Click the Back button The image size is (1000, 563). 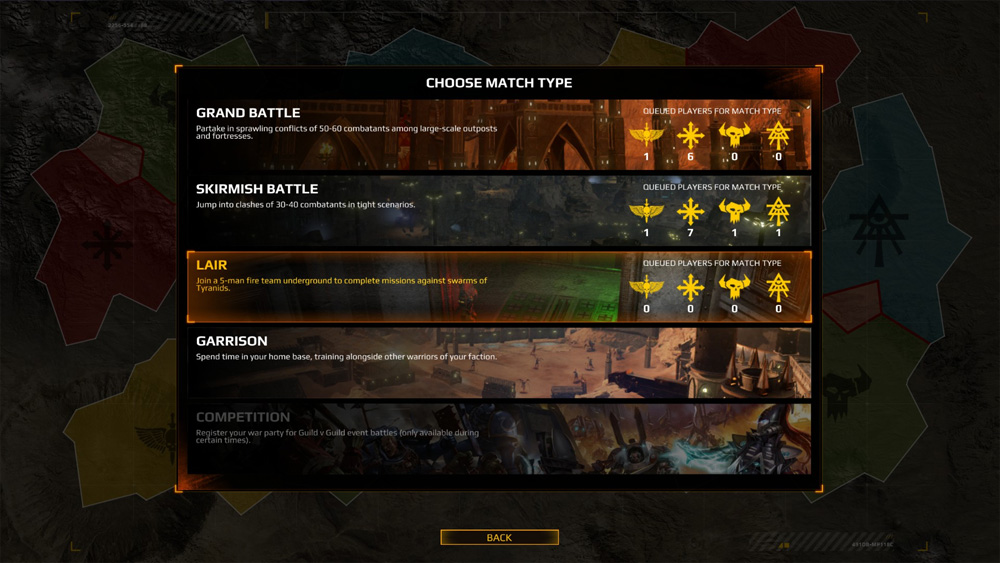499,538
